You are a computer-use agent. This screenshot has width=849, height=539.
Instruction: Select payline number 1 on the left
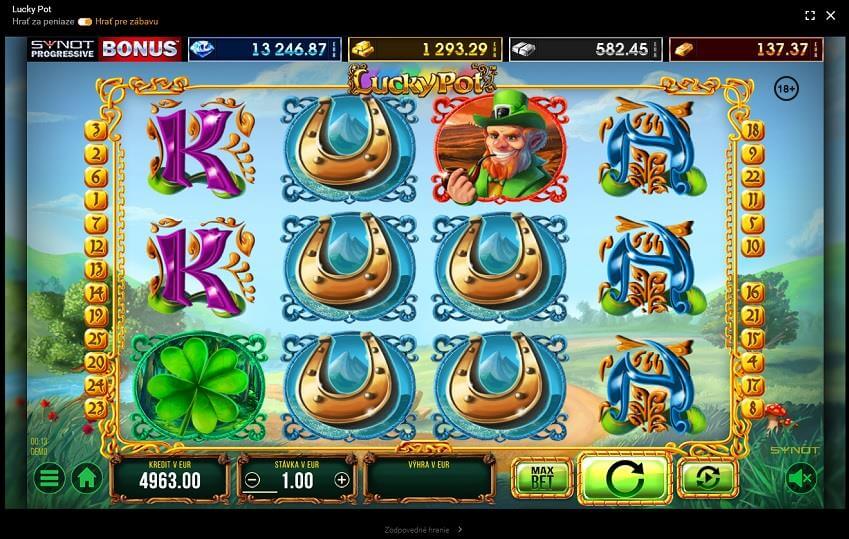click(97, 198)
